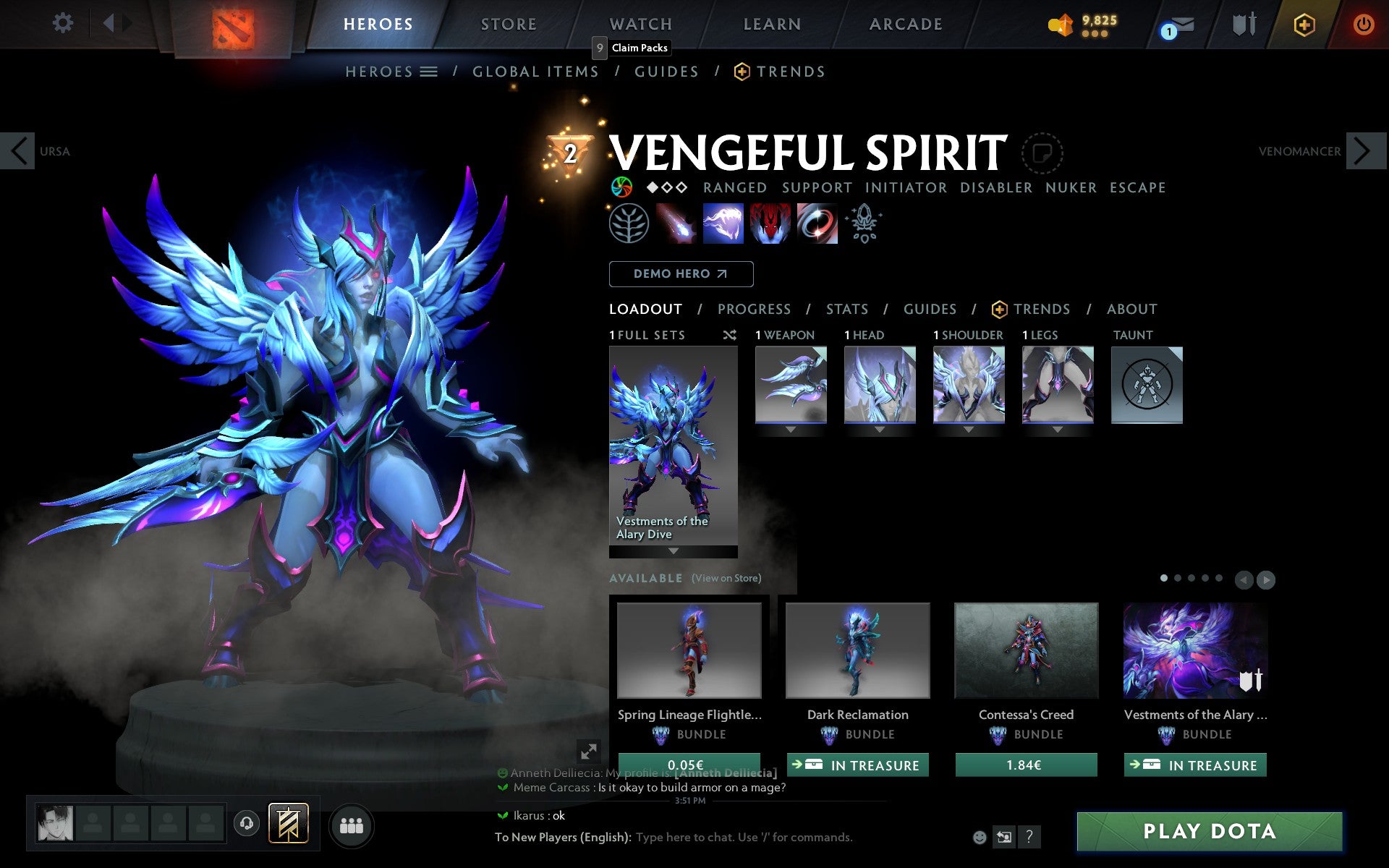
Task: View the Nether Swap ability icon
Action: pos(817,224)
